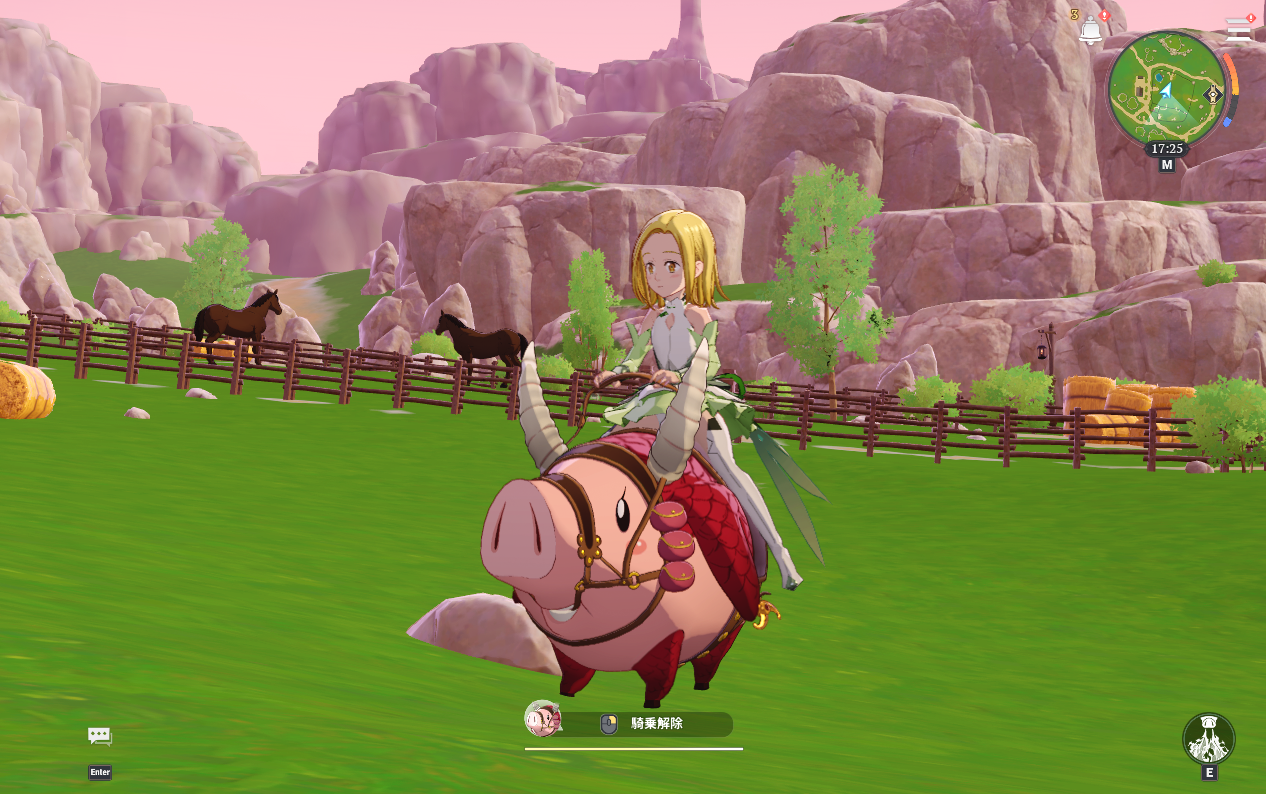Image resolution: width=1266 pixels, height=794 pixels.
Task: Activate the pig dash skill icon
Action: [1208, 739]
